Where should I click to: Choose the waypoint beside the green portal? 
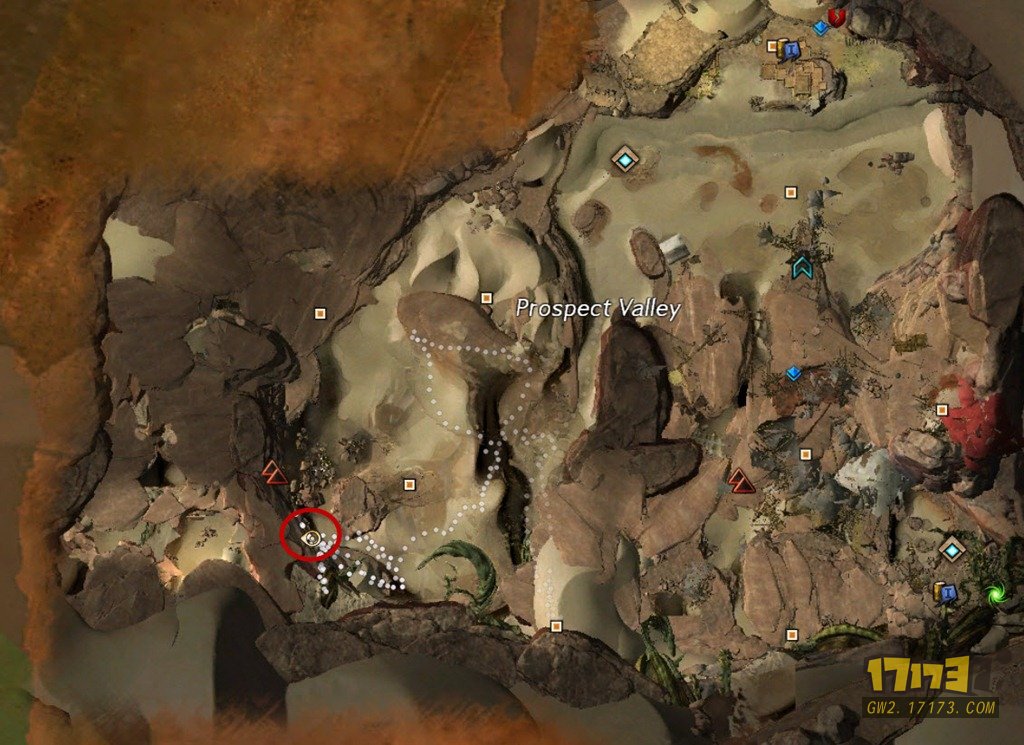point(952,549)
